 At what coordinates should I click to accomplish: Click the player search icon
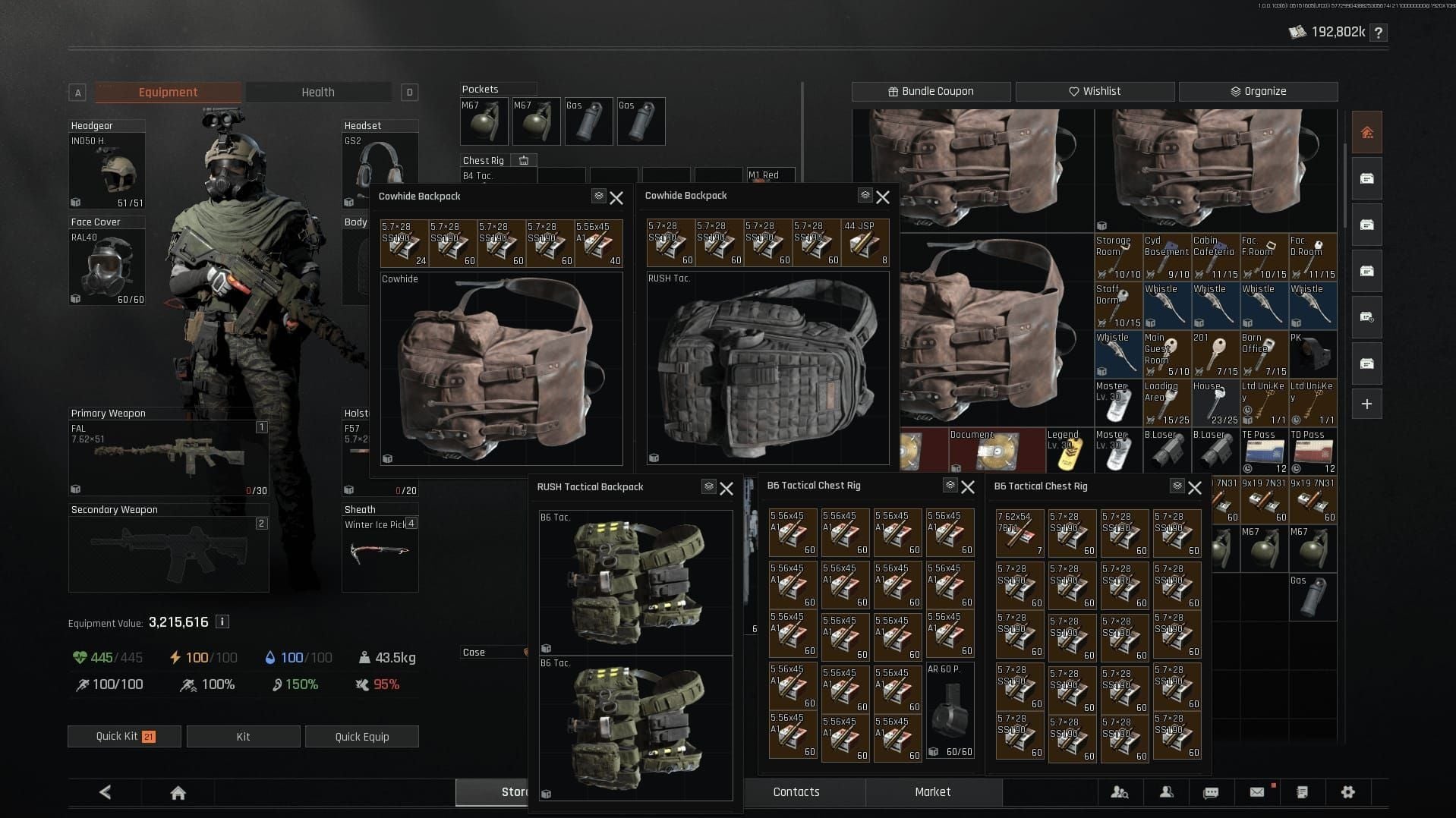1120,792
